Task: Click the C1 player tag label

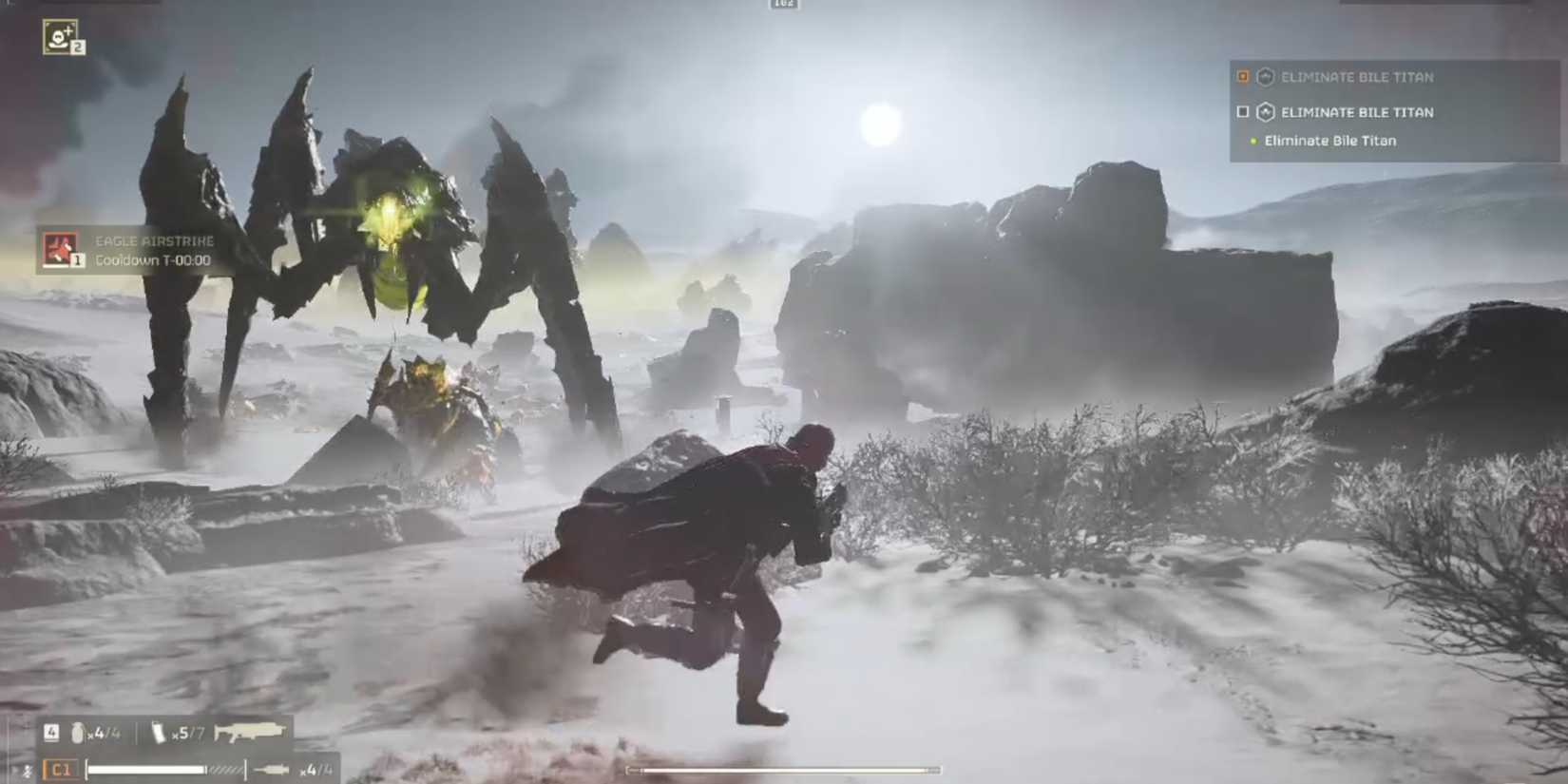Action: 61,768
